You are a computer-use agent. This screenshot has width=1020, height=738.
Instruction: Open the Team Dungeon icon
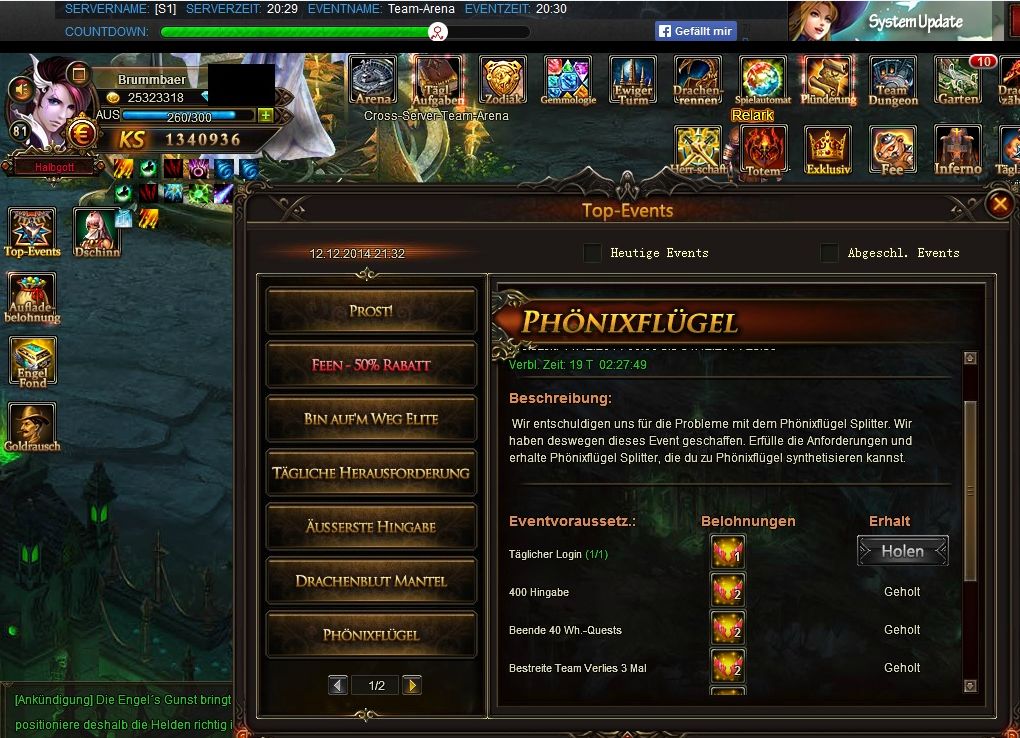click(x=893, y=79)
